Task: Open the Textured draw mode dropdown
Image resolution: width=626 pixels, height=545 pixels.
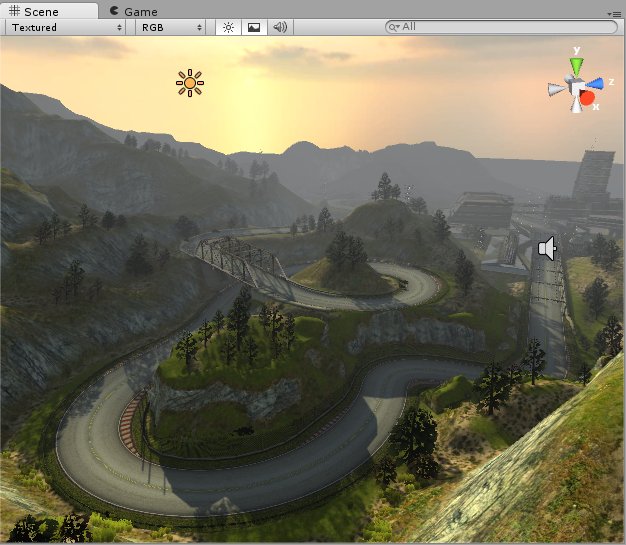Action: 66,27
